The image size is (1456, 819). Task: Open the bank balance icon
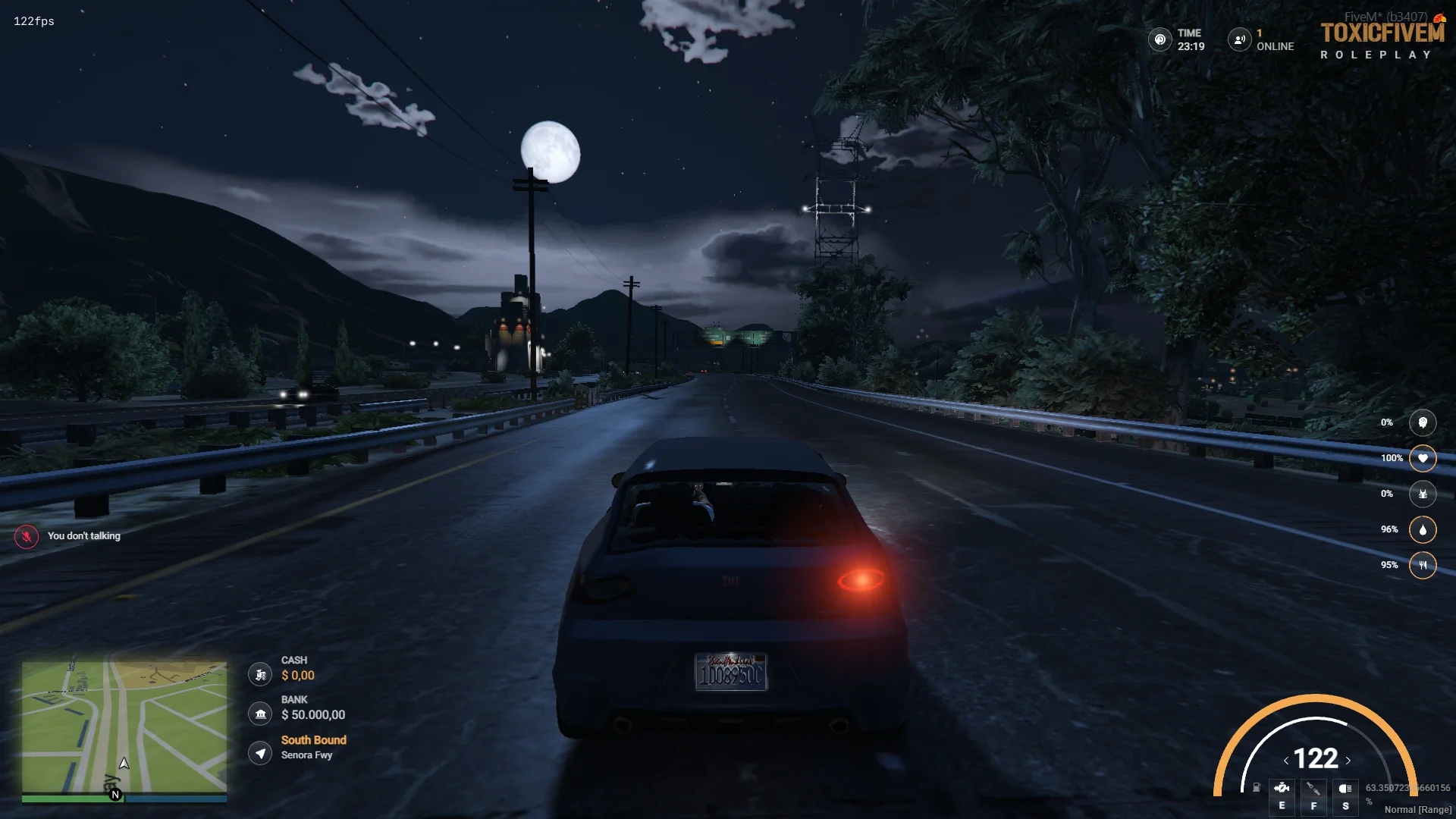click(x=260, y=714)
